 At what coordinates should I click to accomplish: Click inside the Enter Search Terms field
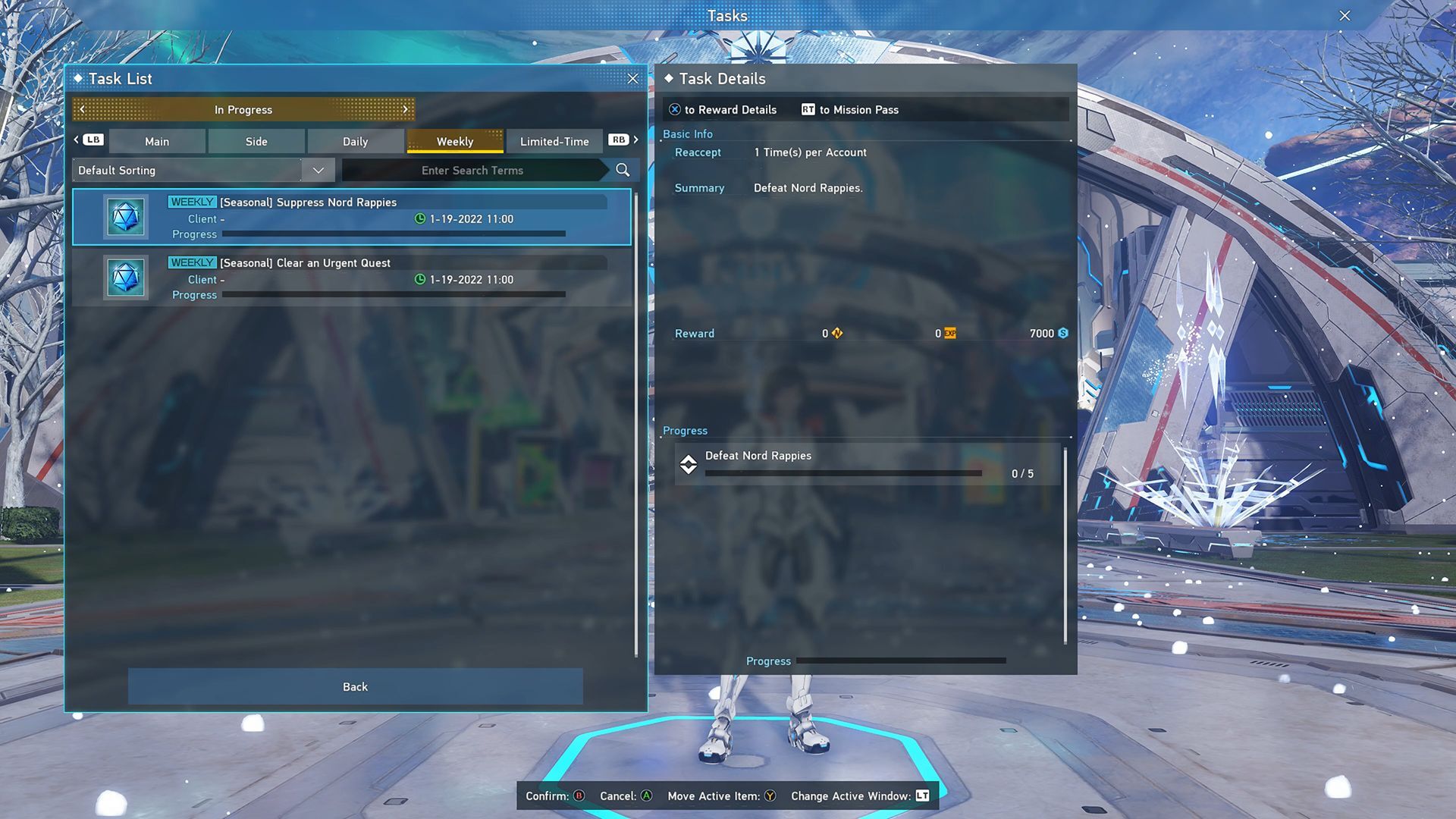(472, 170)
